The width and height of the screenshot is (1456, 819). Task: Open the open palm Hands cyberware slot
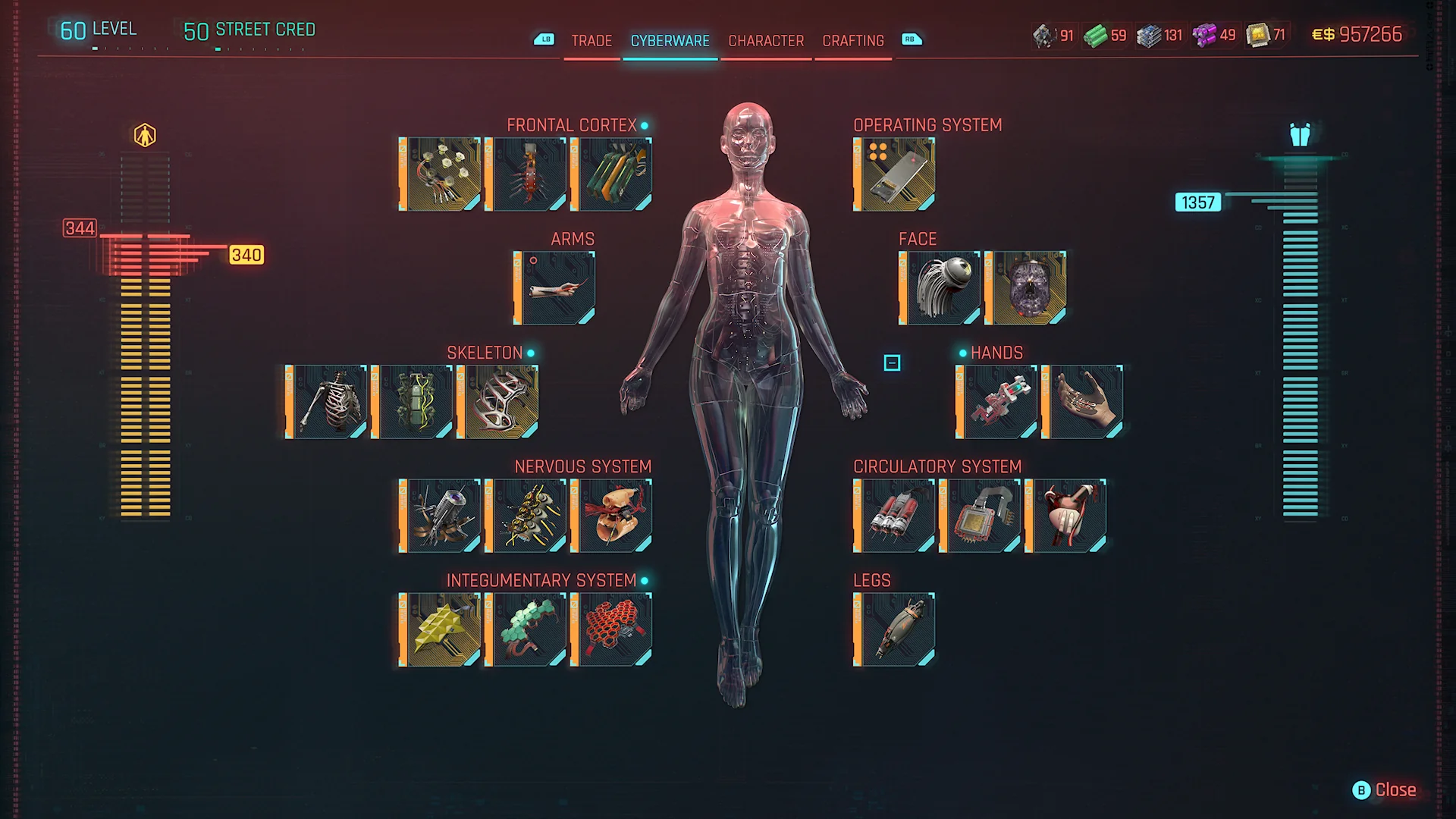click(x=1083, y=402)
